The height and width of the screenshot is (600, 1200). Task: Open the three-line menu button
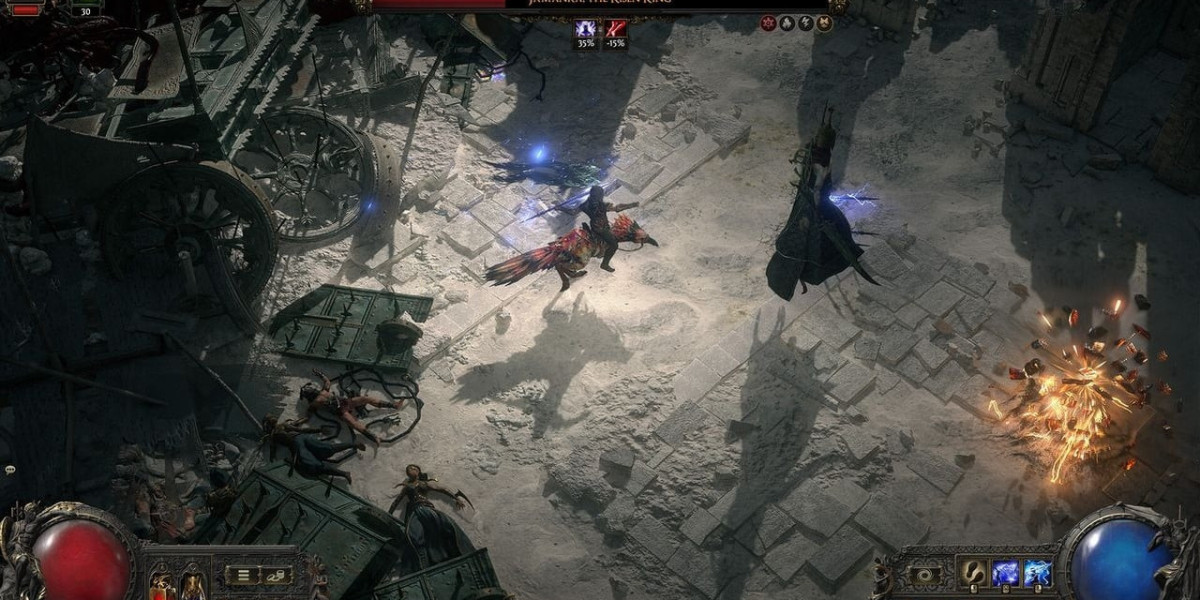(x=243, y=575)
